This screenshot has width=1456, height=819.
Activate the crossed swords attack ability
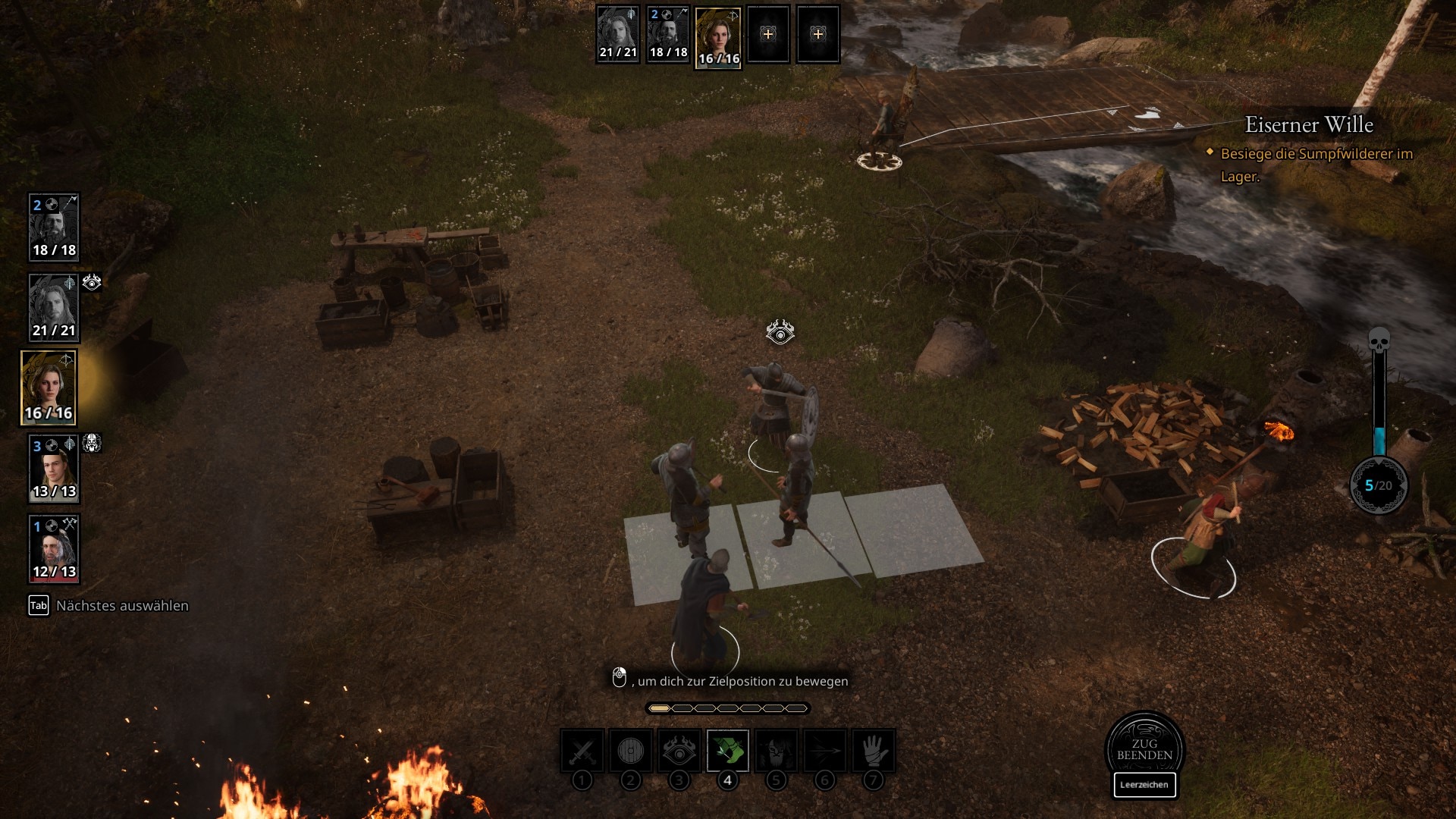582,751
